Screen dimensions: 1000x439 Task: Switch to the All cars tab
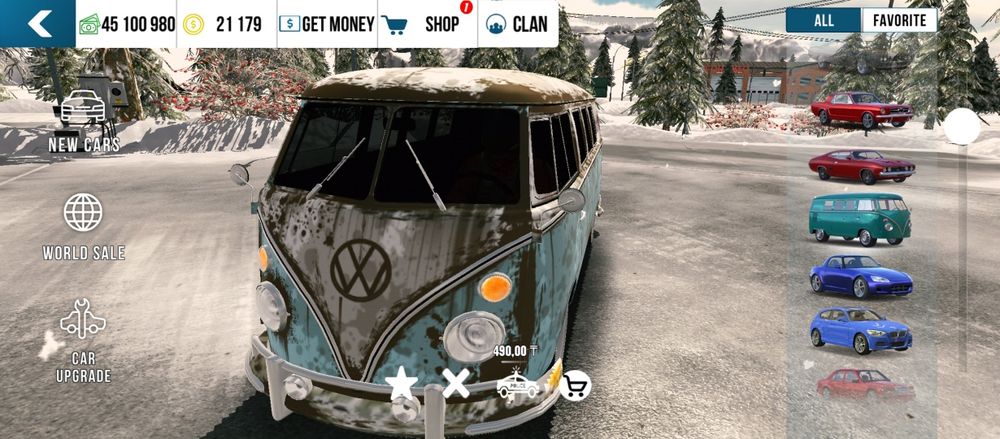tap(823, 20)
